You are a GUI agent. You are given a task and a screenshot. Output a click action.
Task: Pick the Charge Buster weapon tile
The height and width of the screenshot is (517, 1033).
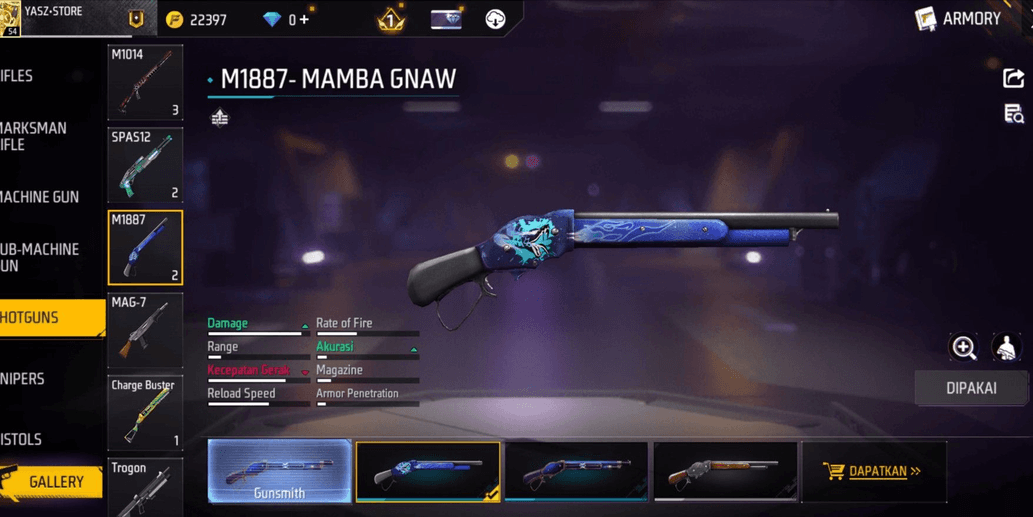coord(145,413)
